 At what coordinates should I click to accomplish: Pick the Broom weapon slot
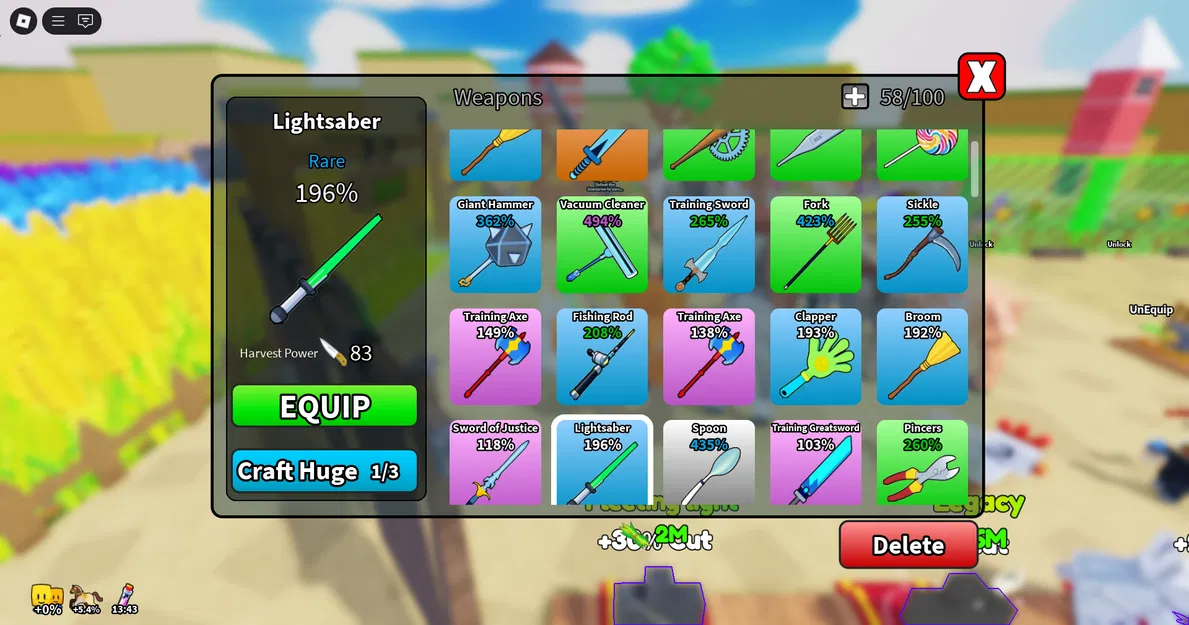[922, 357]
